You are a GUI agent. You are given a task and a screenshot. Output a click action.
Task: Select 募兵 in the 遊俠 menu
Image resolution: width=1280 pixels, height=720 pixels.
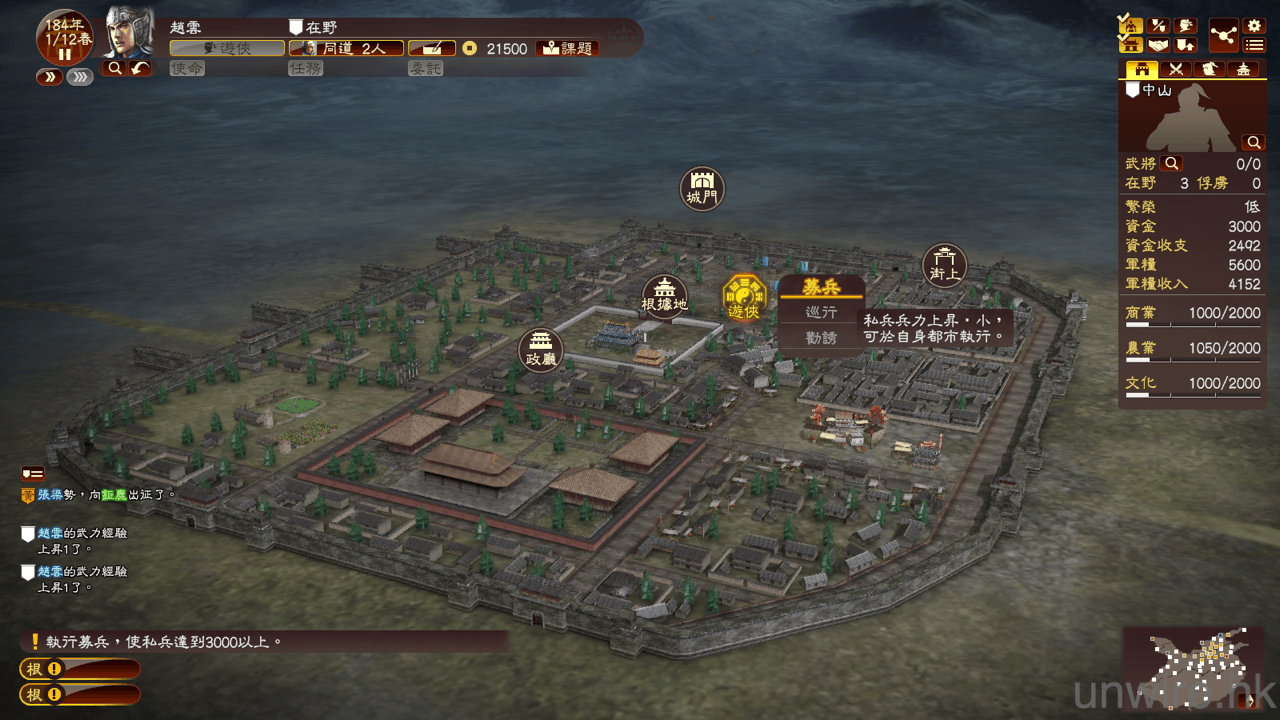(821, 288)
